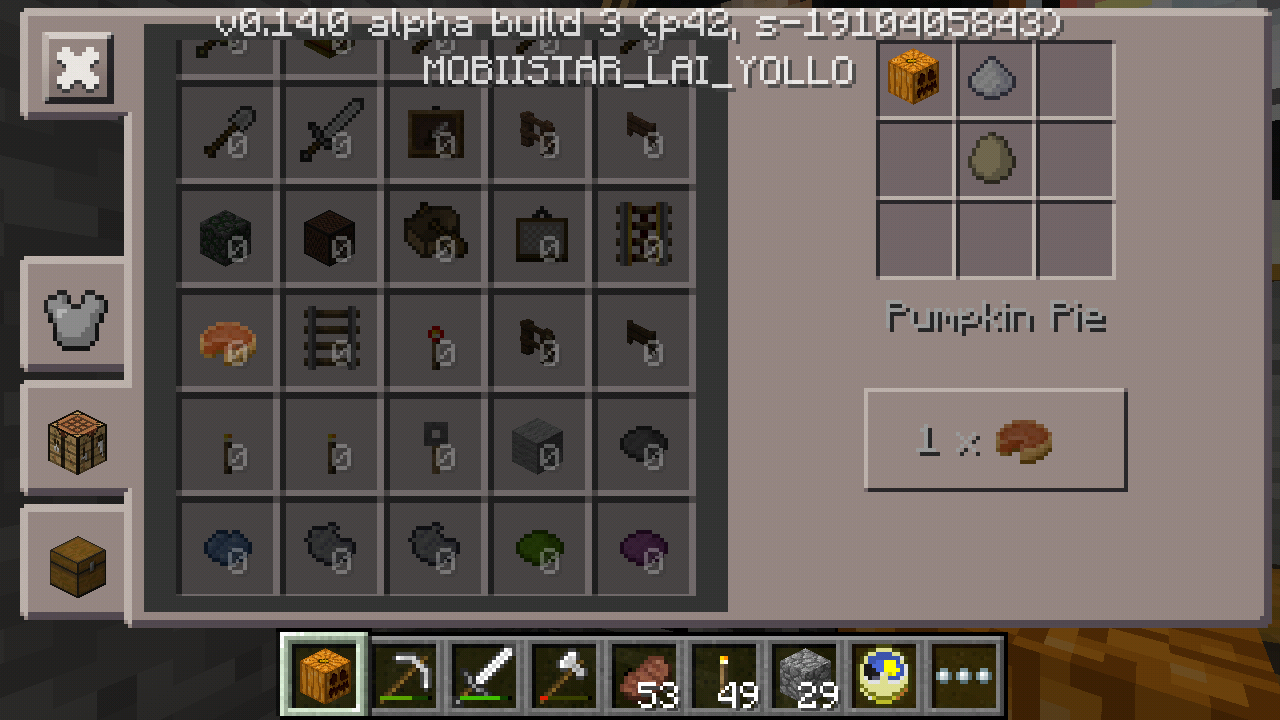Select the blue dye recipe
Image resolution: width=1280 pixels, height=720 pixels.
tap(227, 549)
